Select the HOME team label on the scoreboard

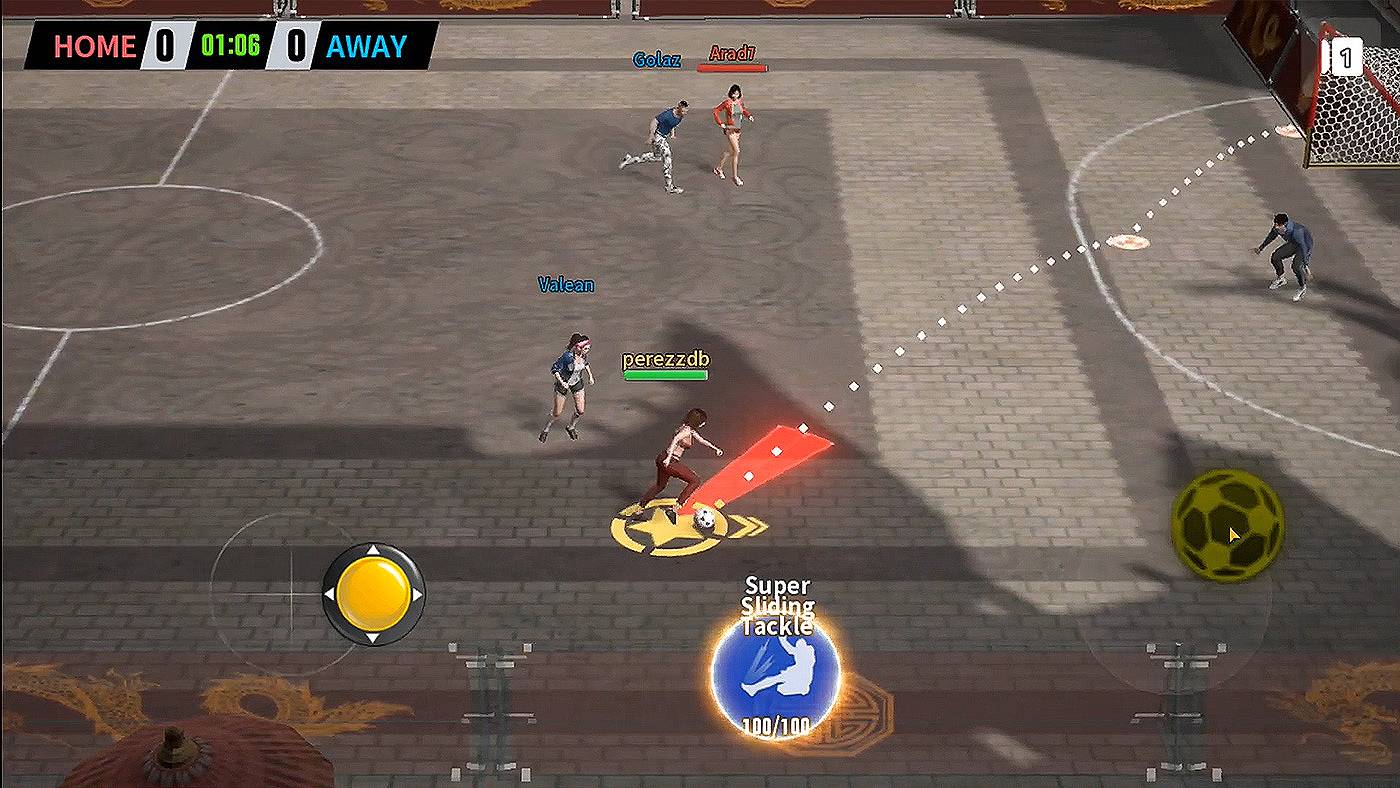coord(97,47)
